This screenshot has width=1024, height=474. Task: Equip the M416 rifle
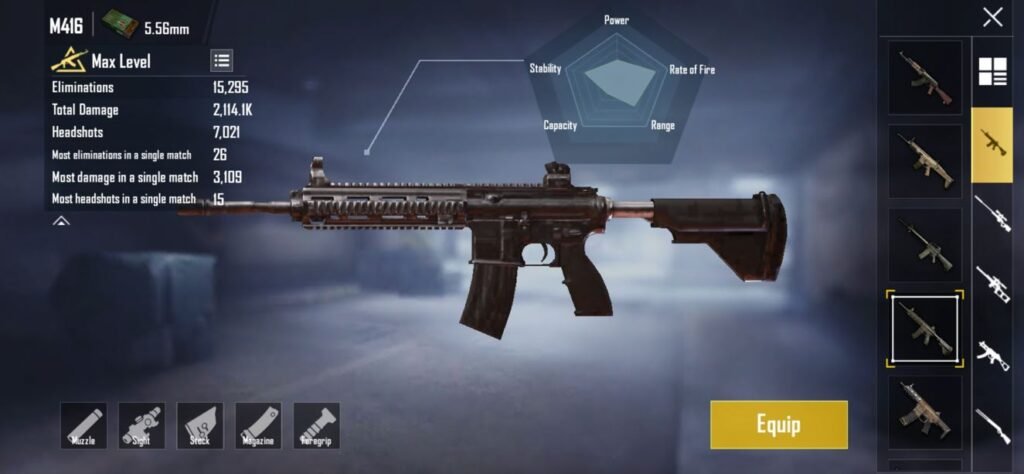pos(778,425)
